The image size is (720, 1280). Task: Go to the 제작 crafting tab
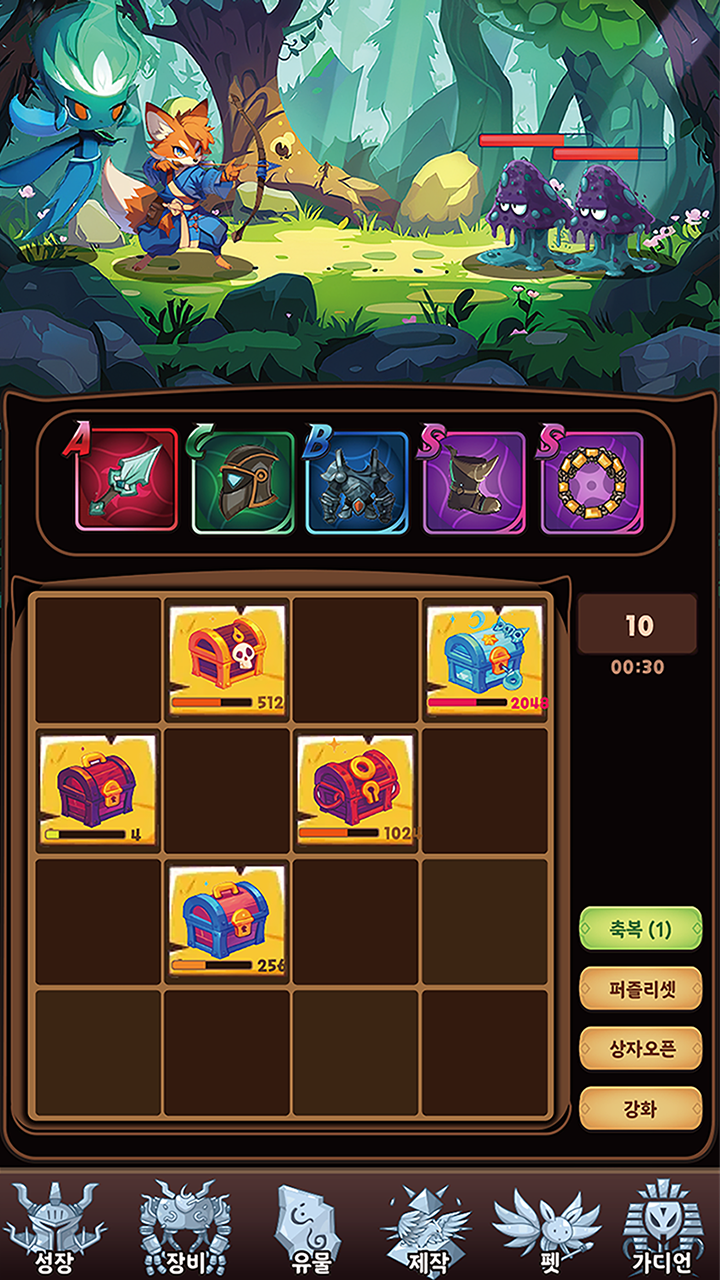point(426,1226)
